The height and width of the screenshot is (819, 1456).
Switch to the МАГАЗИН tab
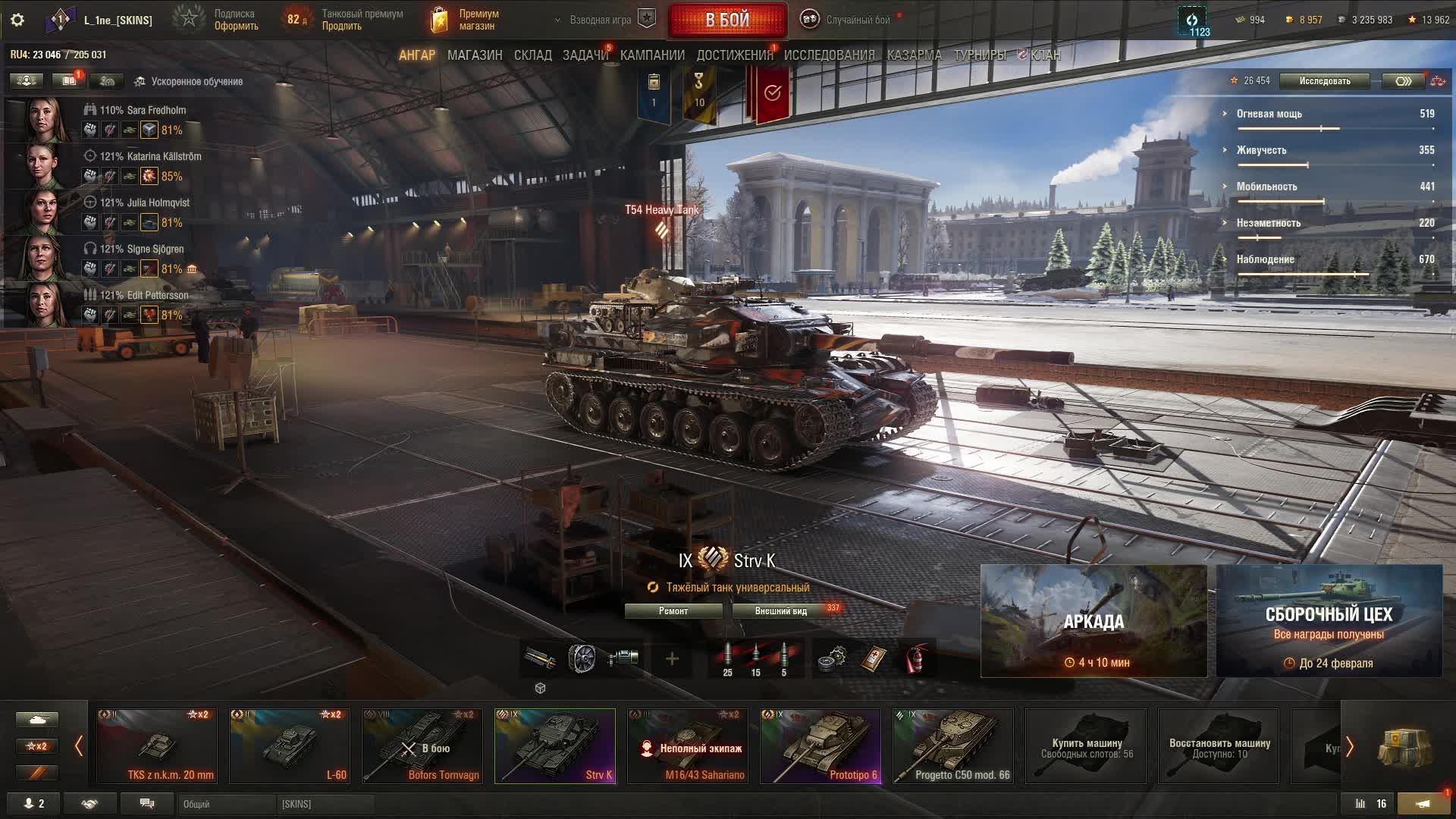pos(475,55)
